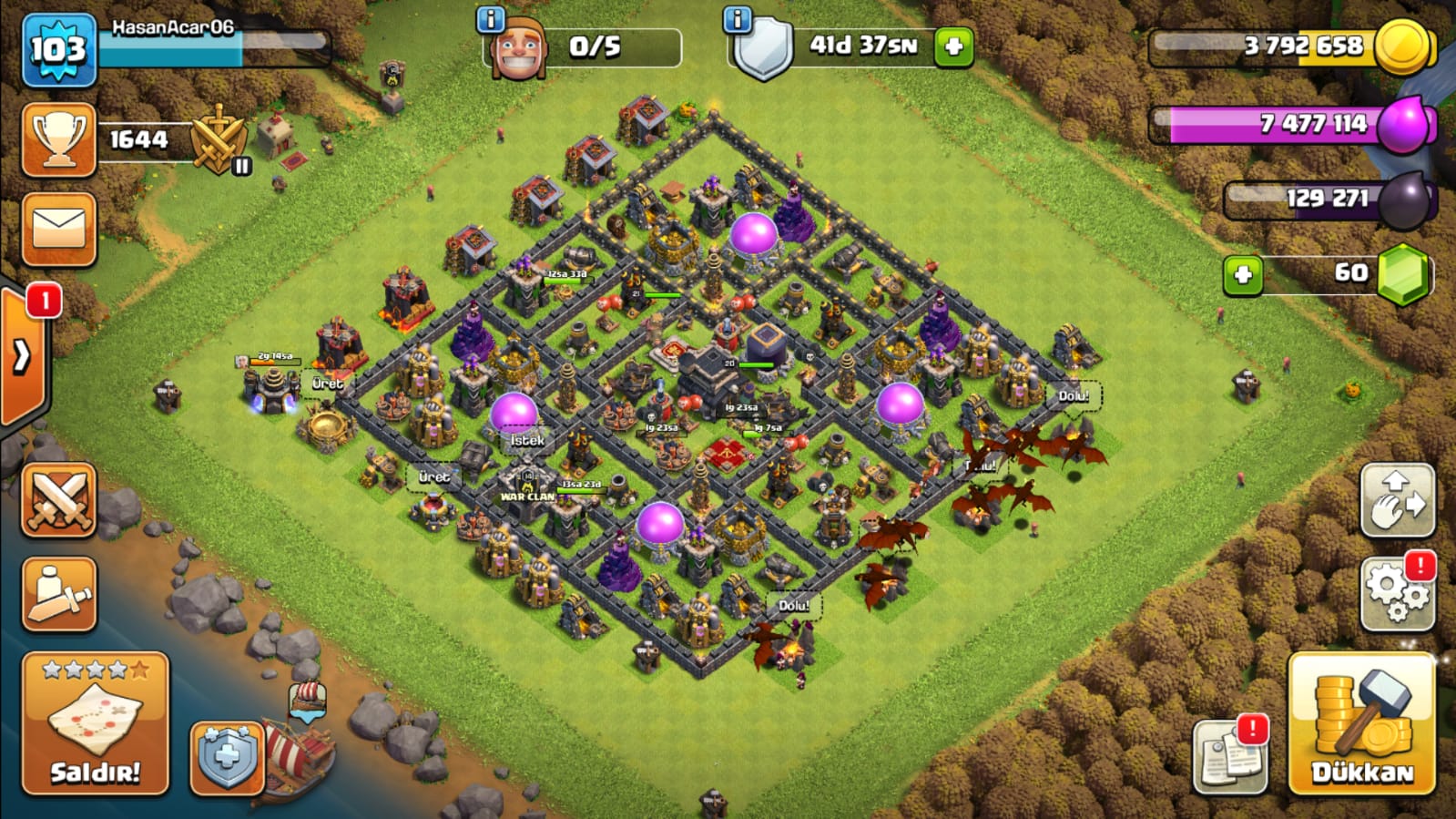Start an attack with Saldır!
Screen dimensions: 1456x819
tap(96, 724)
